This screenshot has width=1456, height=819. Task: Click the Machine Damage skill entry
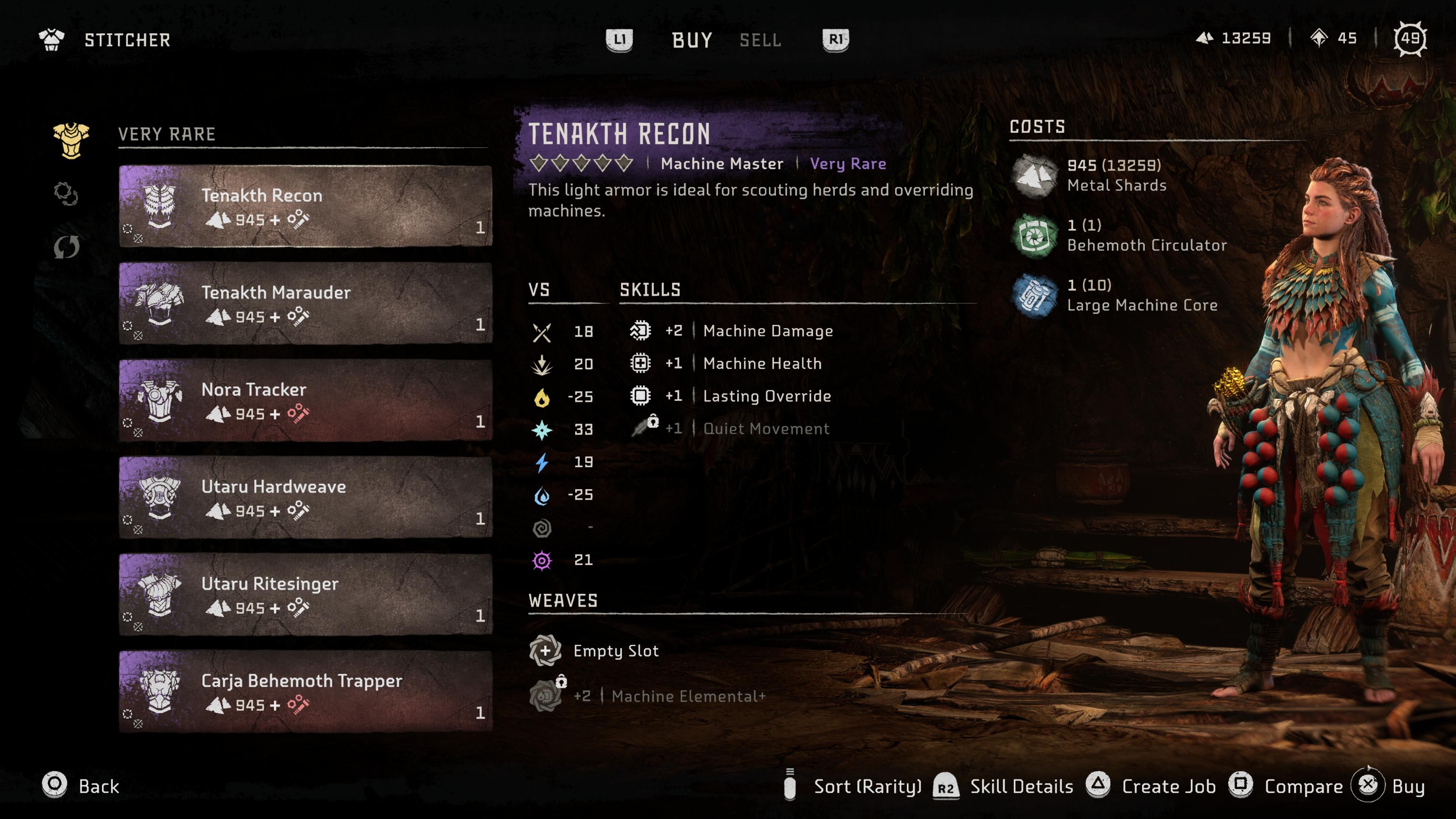[x=767, y=331]
